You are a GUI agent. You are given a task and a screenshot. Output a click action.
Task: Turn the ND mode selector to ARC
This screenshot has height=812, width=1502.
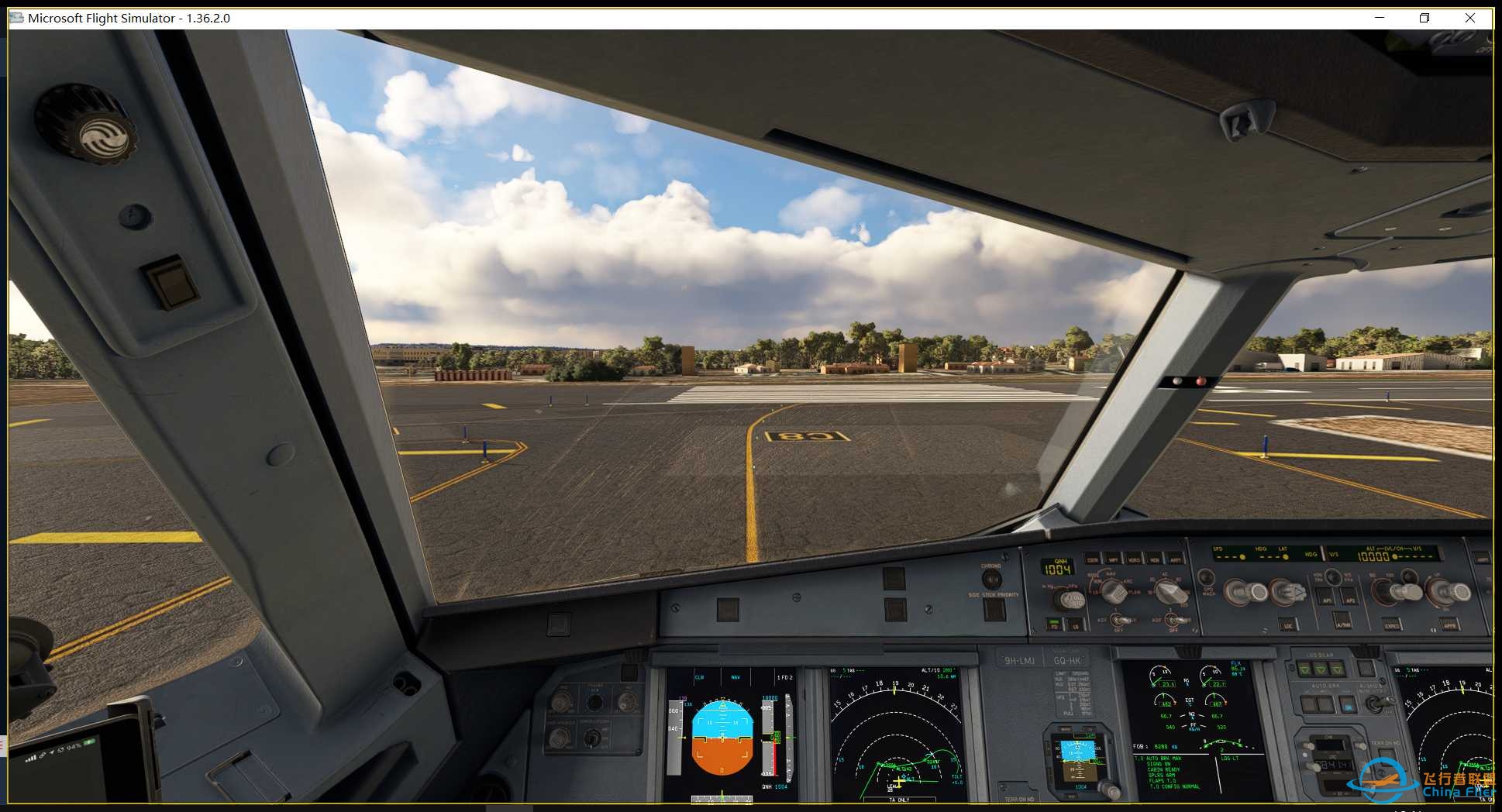pos(1114,591)
